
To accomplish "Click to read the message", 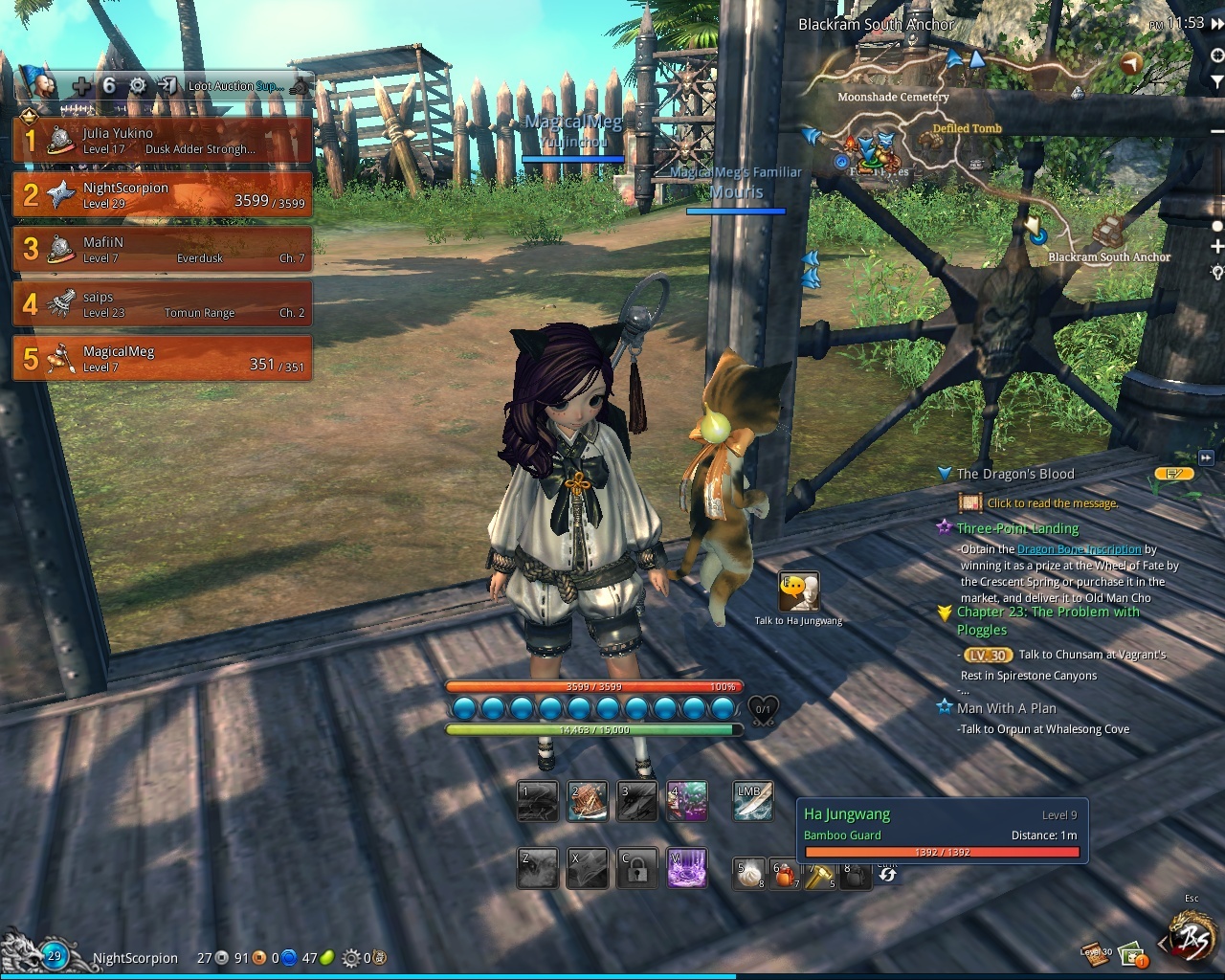I will [x=1052, y=503].
